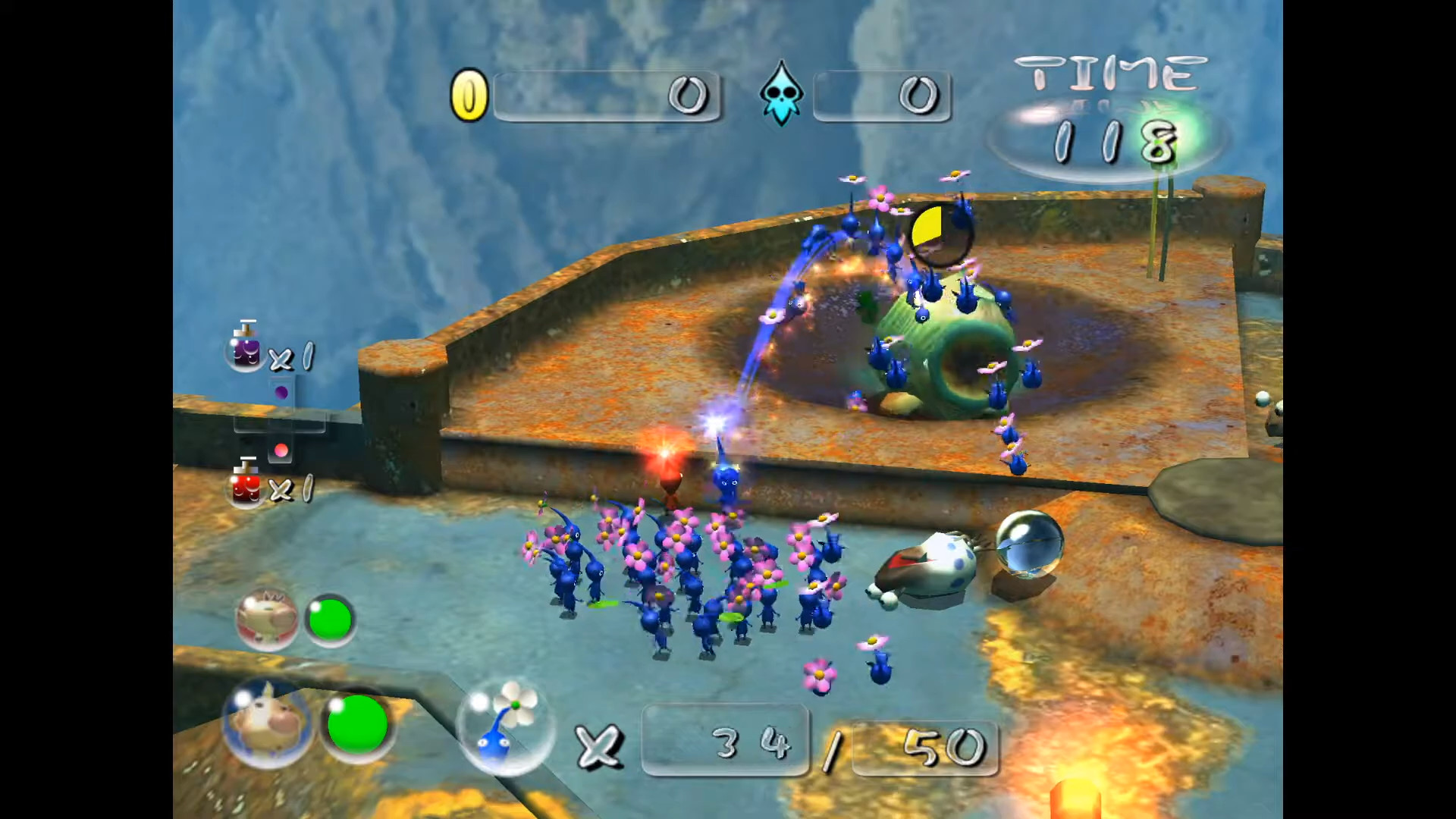Click Olimar's green health circle

pos(330,618)
